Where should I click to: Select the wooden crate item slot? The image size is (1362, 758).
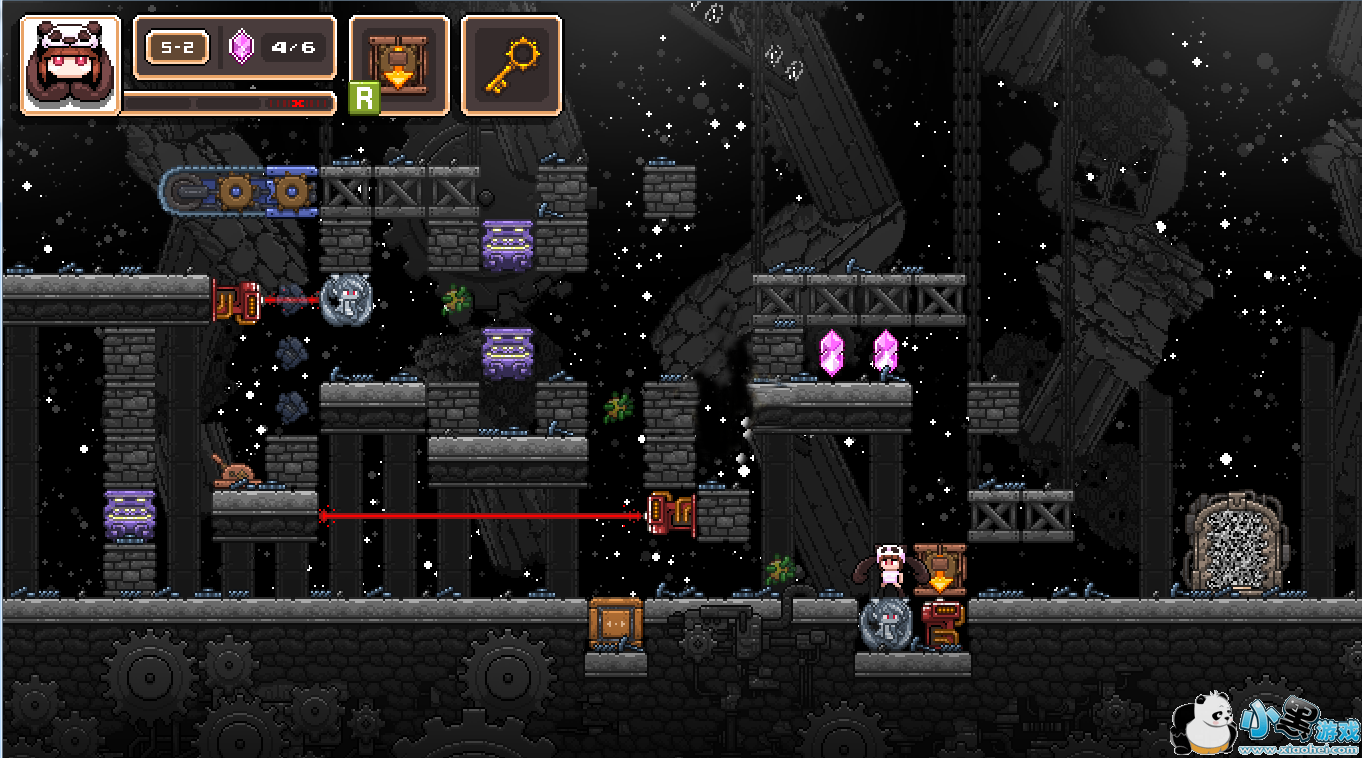pos(399,65)
